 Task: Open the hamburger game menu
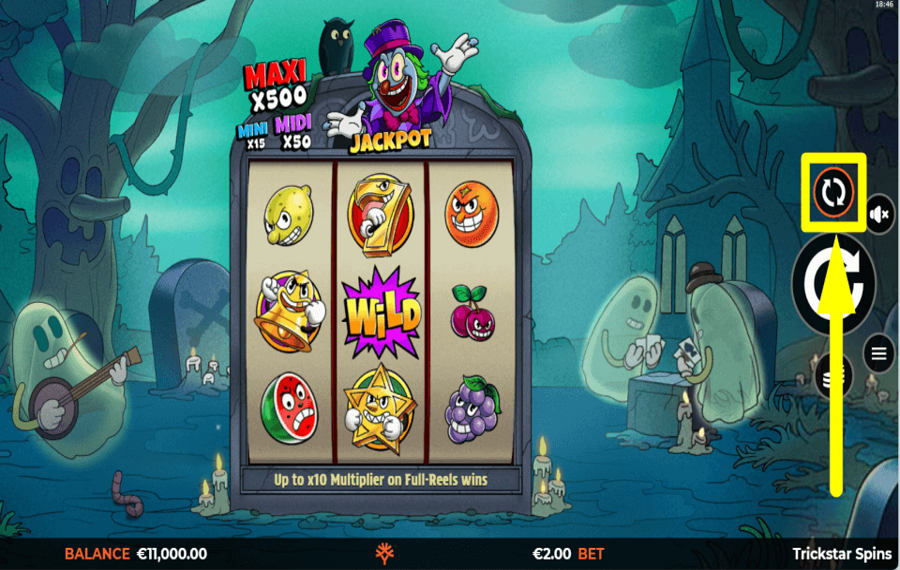pos(879,353)
